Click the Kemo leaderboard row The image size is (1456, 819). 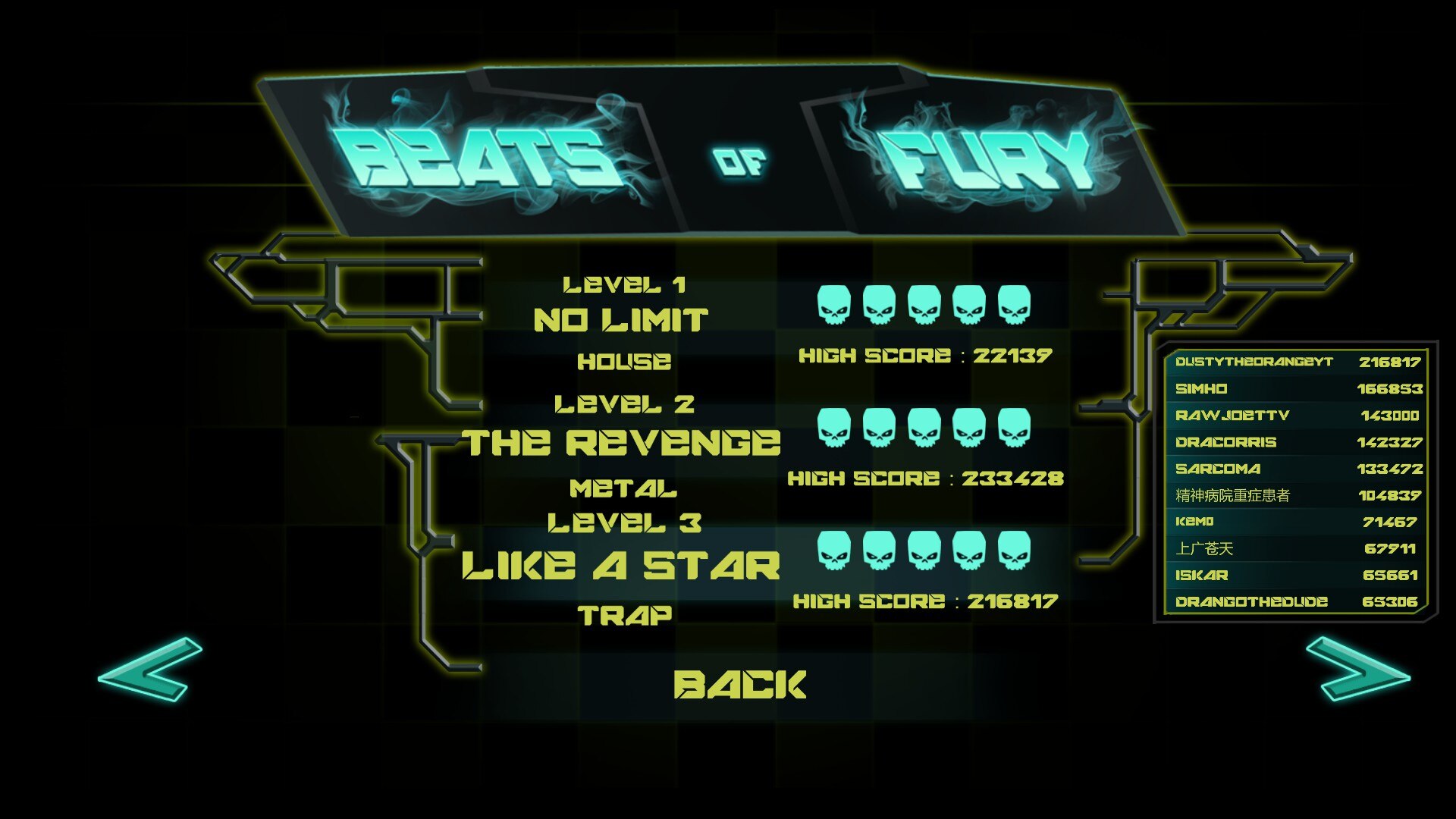[1296, 522]
